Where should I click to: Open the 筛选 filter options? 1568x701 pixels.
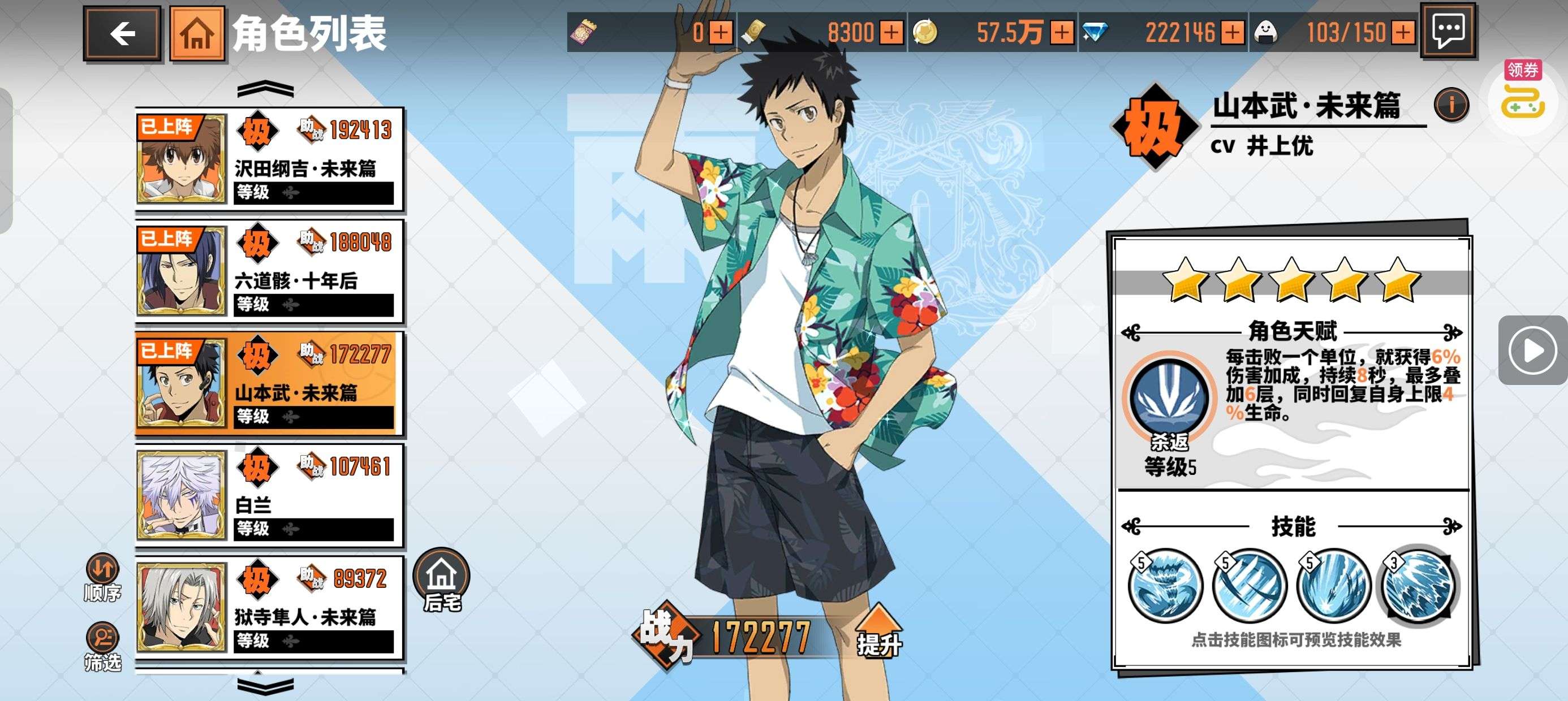[x=102, y=646]
